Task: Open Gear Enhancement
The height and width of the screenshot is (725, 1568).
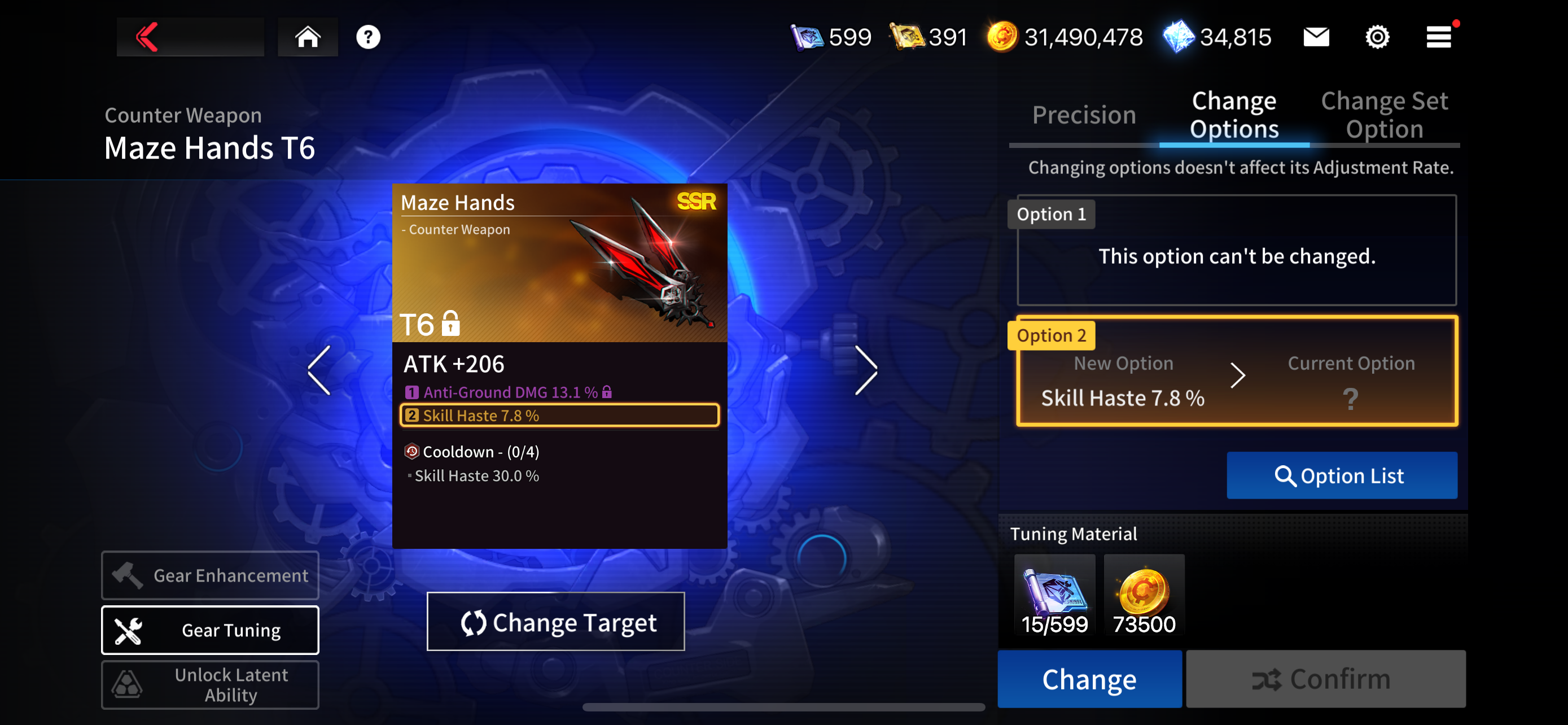Action: coord(210,575)
